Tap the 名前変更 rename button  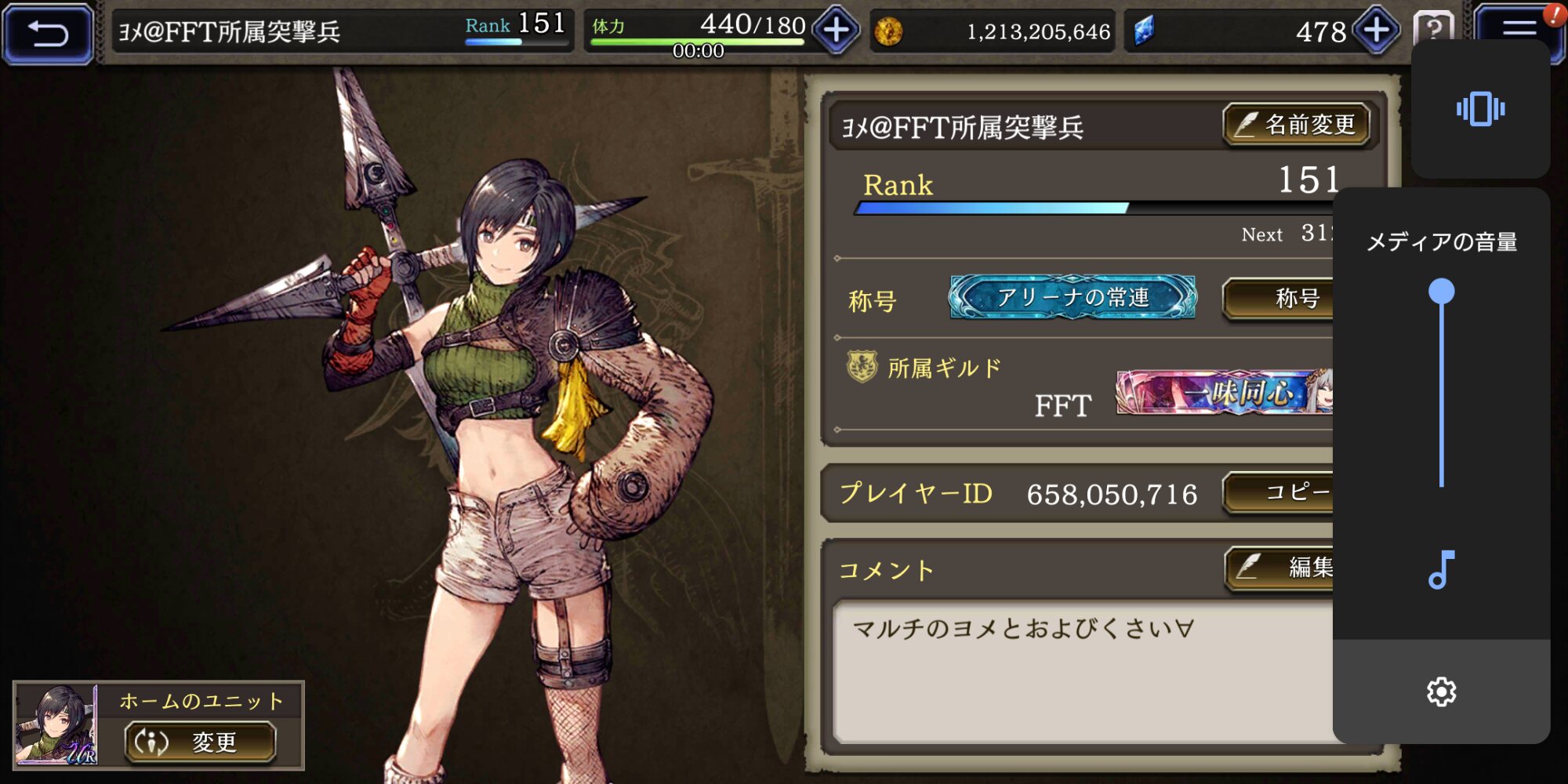tap(1296, 125)
